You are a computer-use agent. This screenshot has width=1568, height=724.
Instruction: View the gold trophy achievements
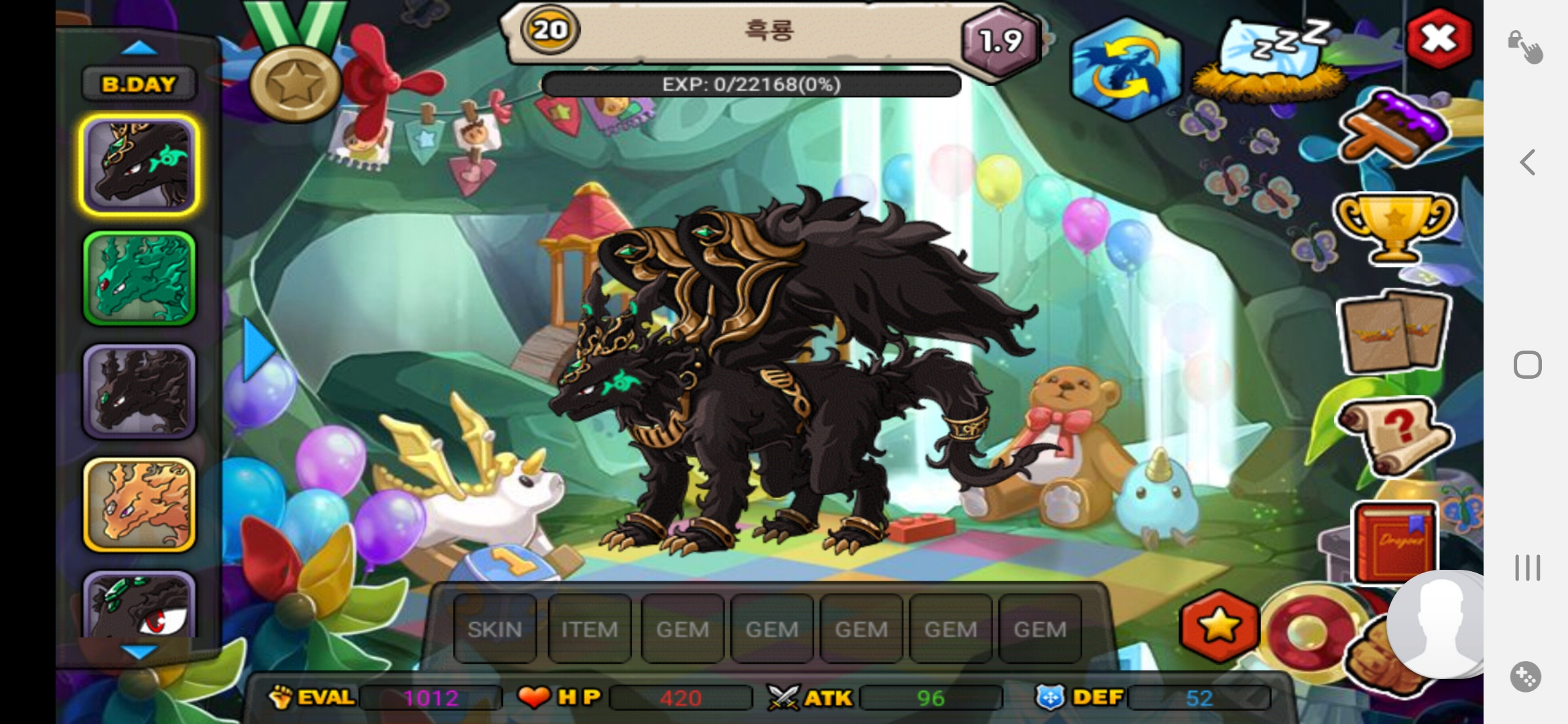(x=1394, y=227)
